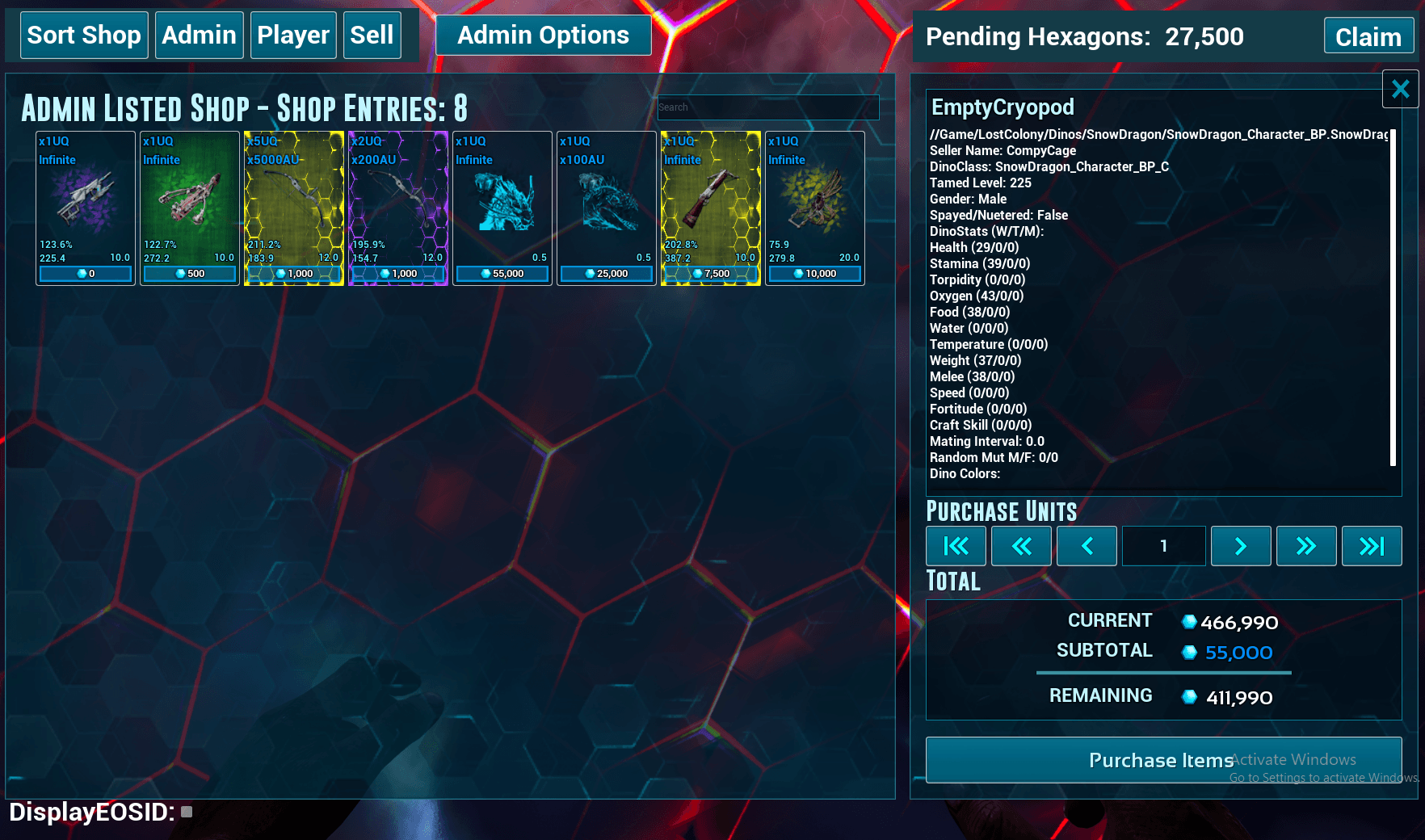
Task: Open Admin Options
Action: click(x=543, y=36)
